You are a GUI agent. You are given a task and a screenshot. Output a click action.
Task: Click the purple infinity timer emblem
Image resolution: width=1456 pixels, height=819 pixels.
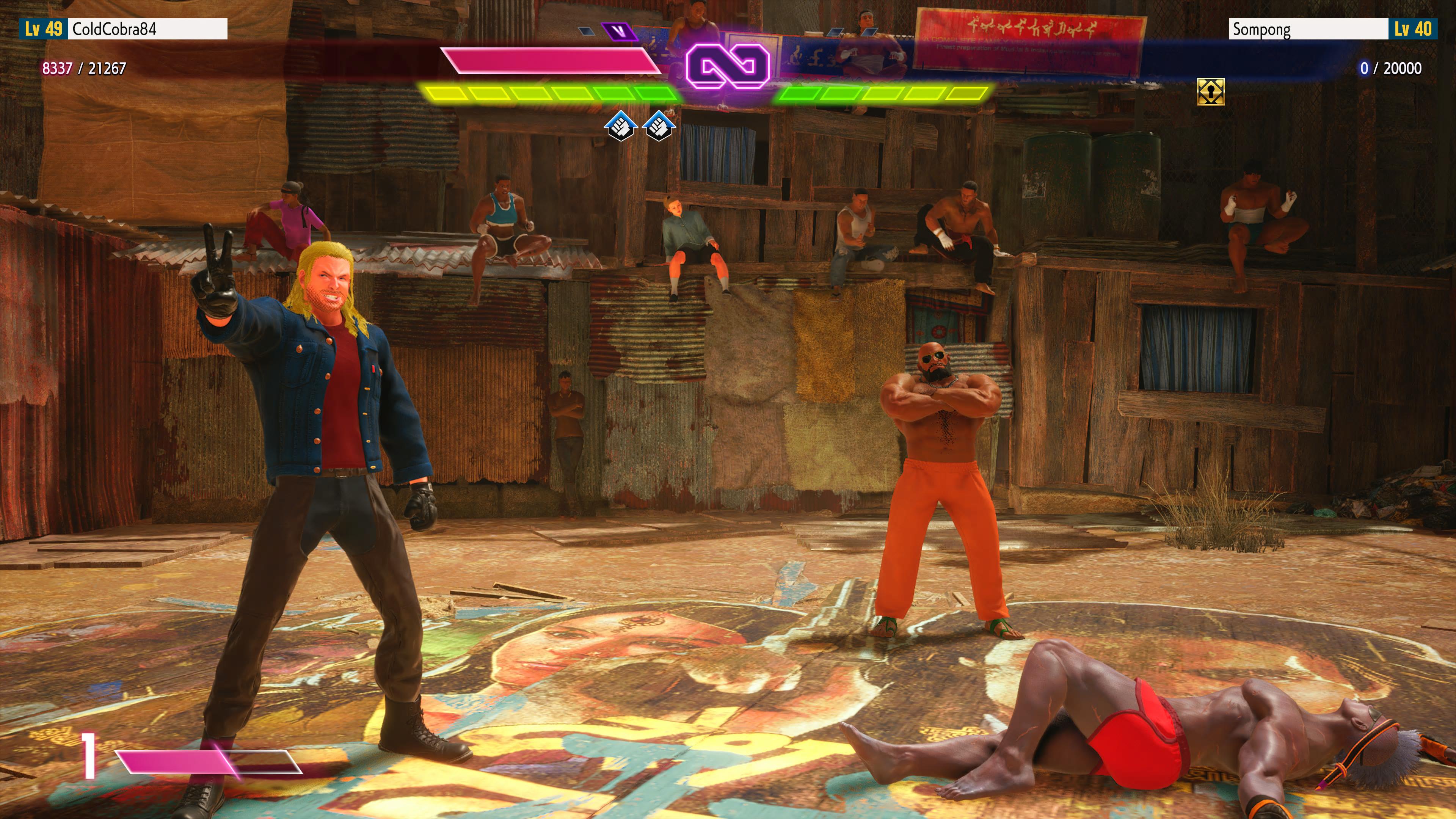[x=728, y=67]
